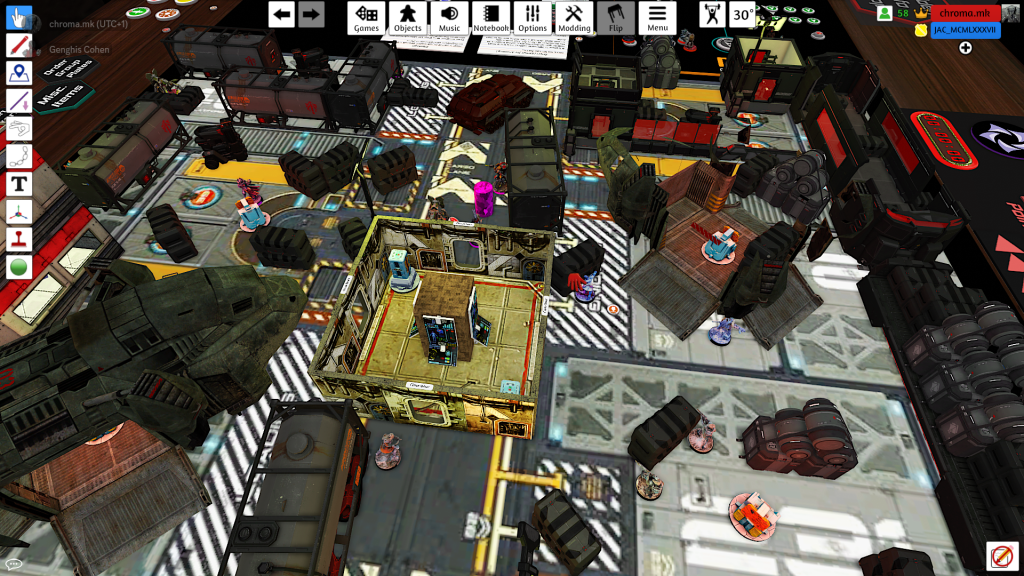This screenshot has height=576, width=1024.
Task: Click the redo right arrow button
Action: pyautogui.click(x=311, y=14)
